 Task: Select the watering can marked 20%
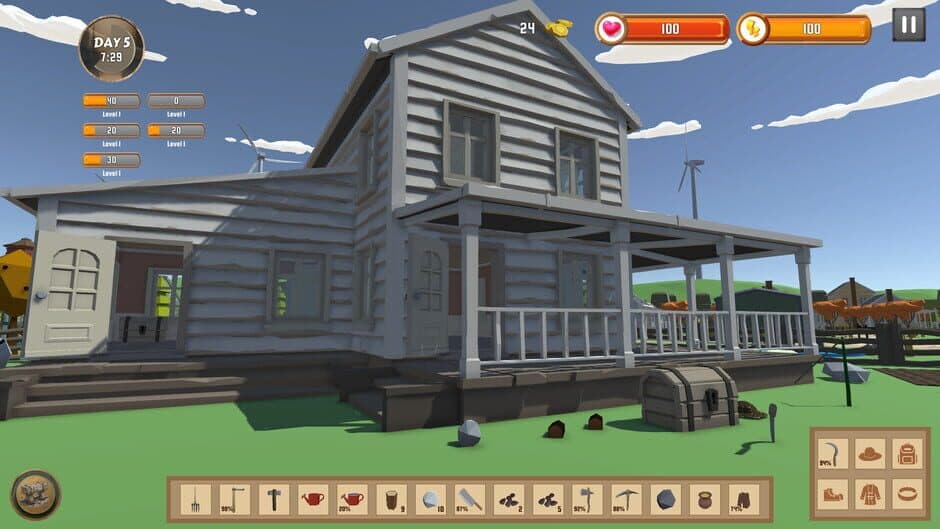(352, 498)
